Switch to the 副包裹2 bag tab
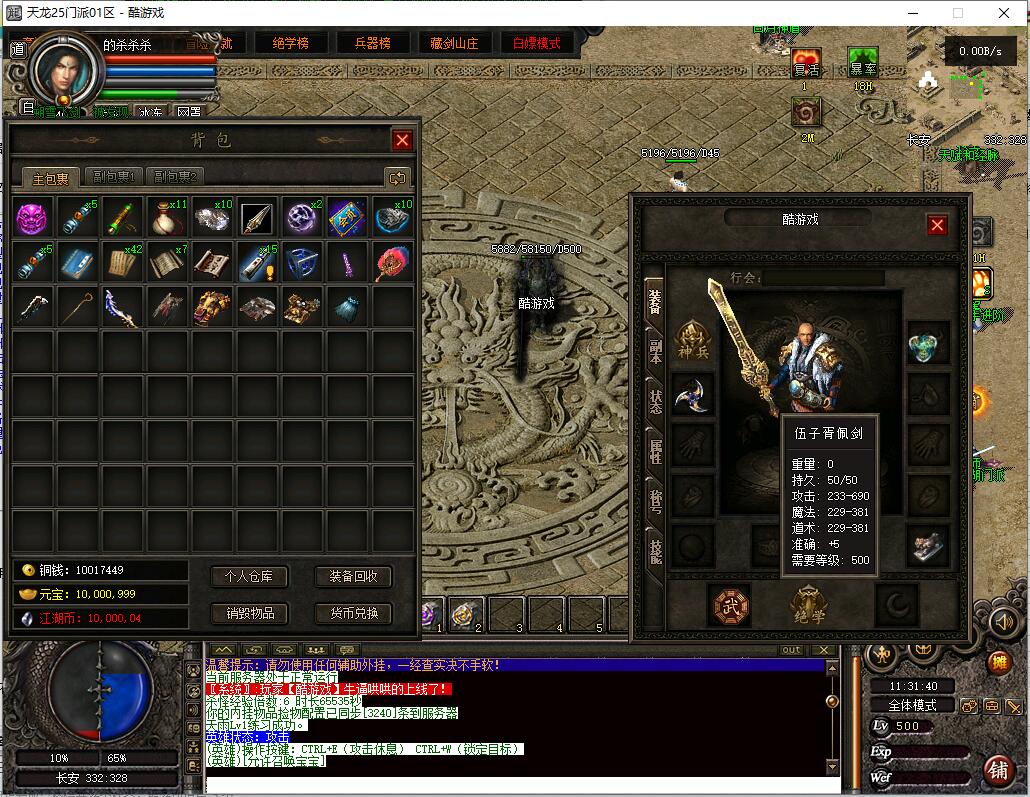This screenshot has width=1030, height=797. (x=175, y=178)
